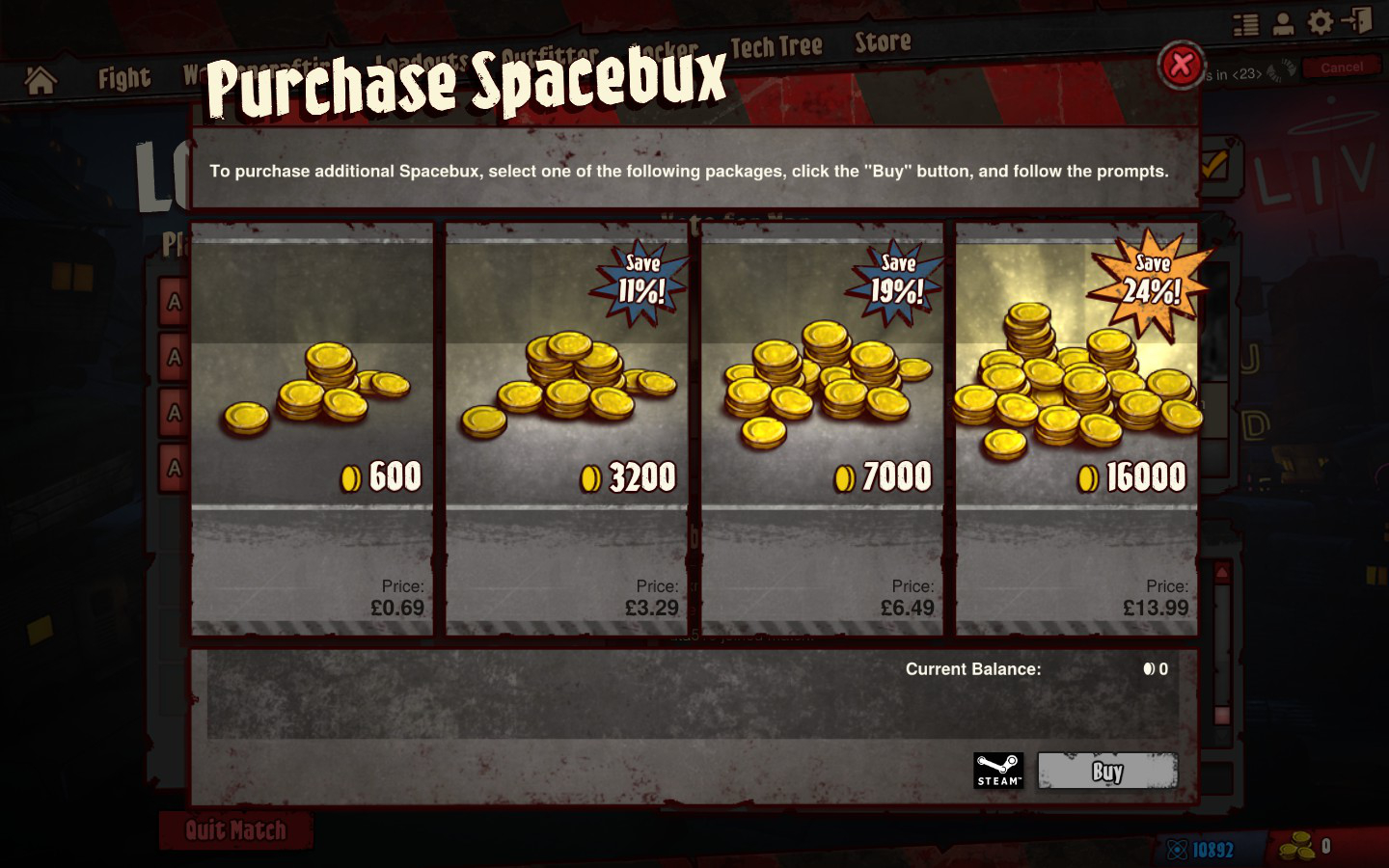Viewport: 1389px width, 868px height.
Task: Close the Purchase Spacebux dialog
Action: point(1181,66)
